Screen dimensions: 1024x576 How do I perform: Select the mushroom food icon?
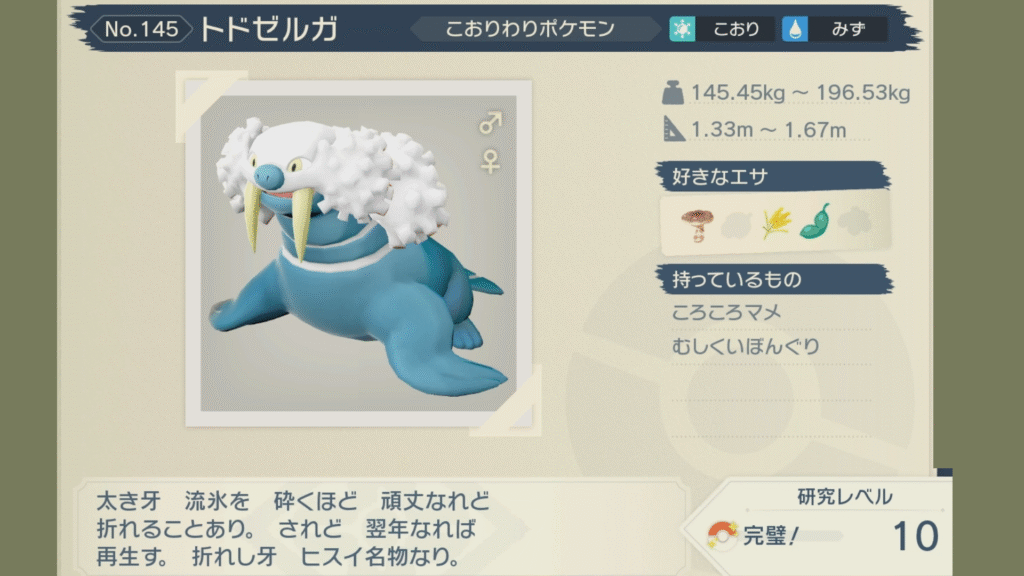694,222
